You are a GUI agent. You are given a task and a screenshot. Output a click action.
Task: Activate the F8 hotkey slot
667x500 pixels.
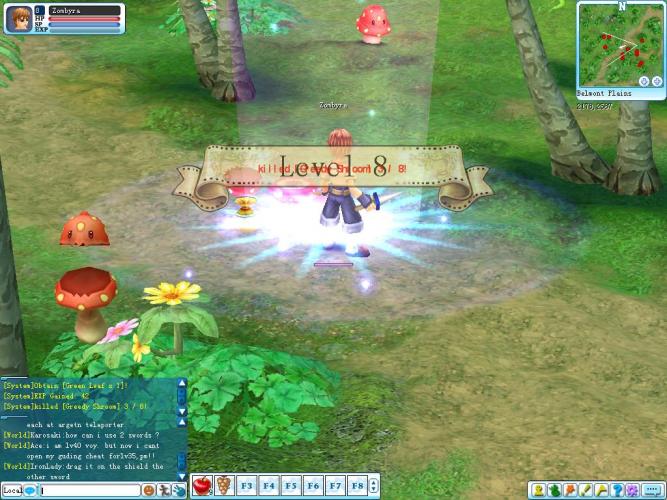pyautogui.click(x=357, y=486)
